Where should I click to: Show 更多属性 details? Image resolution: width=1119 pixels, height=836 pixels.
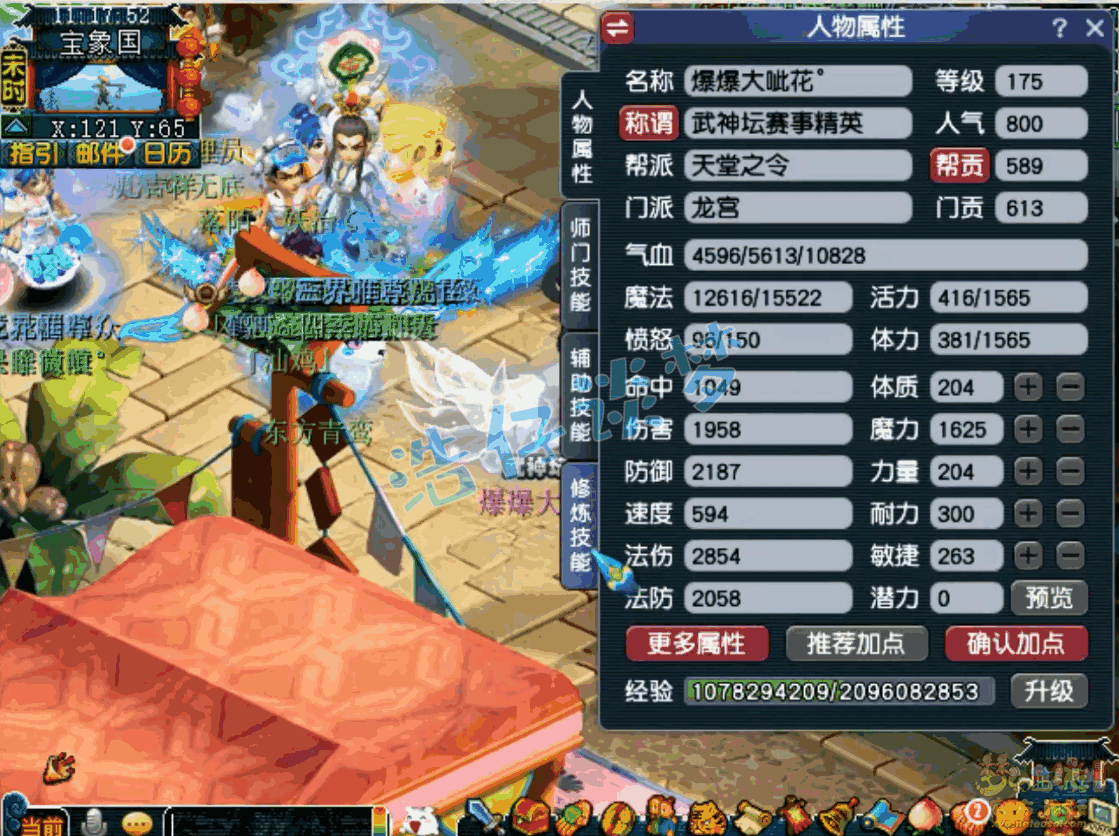click(x=696, y=643)
